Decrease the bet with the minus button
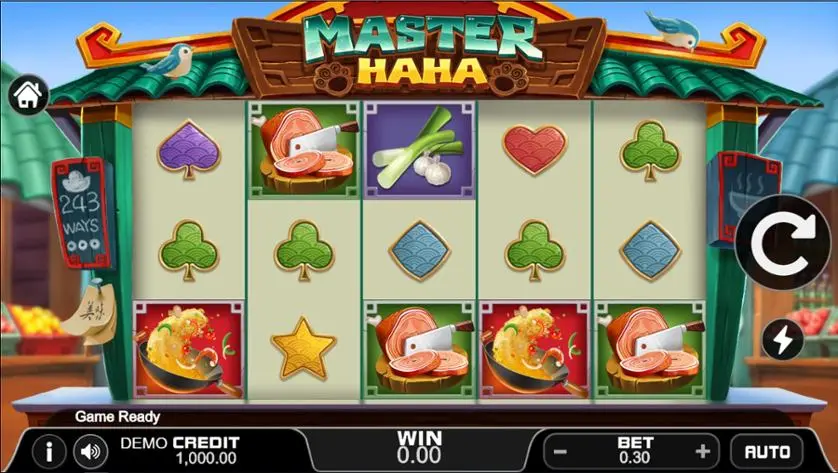This screenshot has height=473, width=838. pos(560,451)
